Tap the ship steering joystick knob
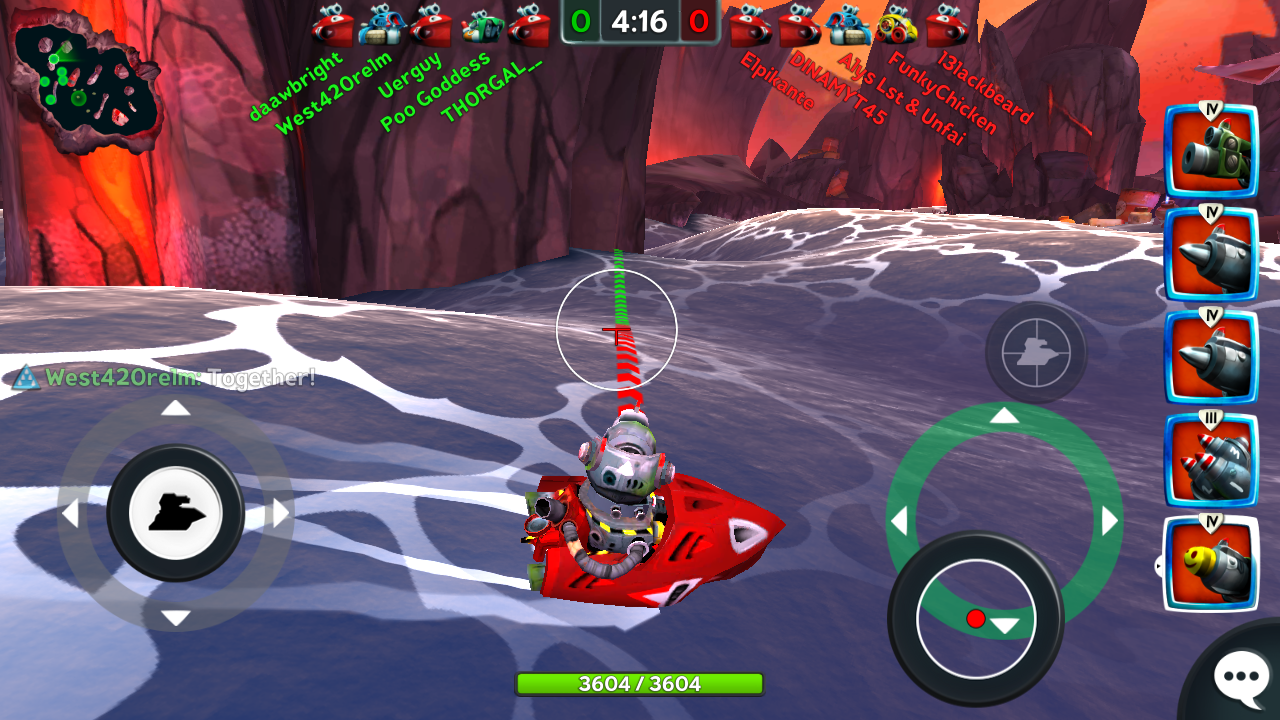Screen dimensions: 1280x720 point(176,513)
